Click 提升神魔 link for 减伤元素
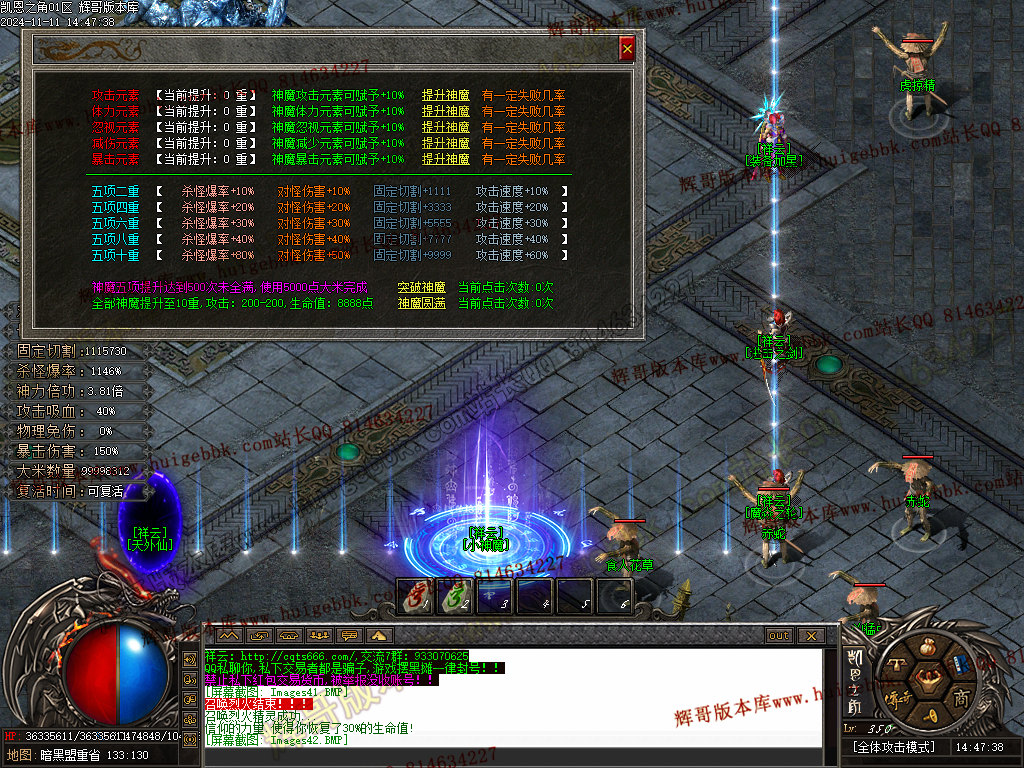Image resolution: width=1024 pixels, height=768 pixels. point(445,144)
